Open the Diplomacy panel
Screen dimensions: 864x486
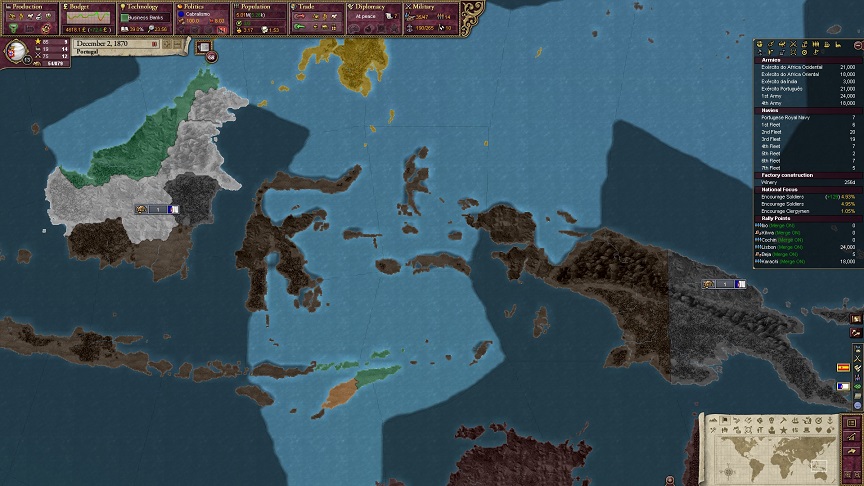(x=375, y=6)
